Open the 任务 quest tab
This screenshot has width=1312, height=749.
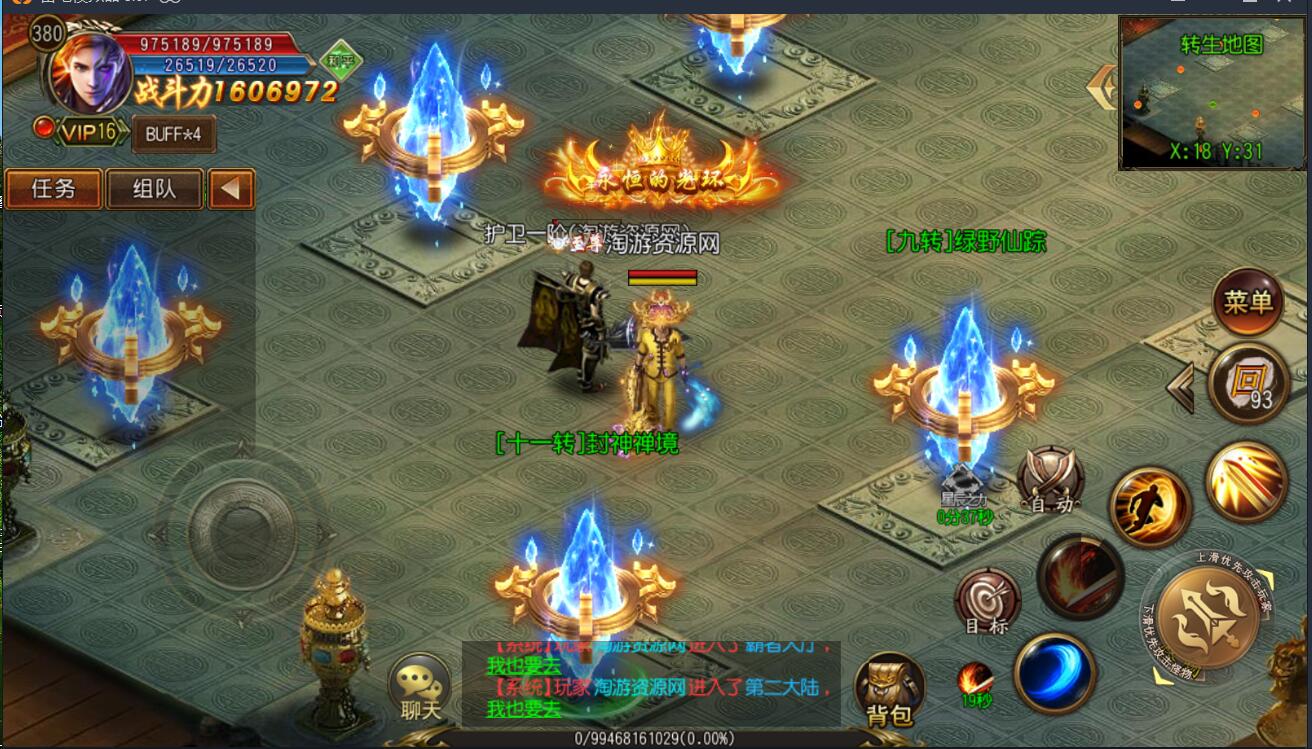[x=54, y=188]
